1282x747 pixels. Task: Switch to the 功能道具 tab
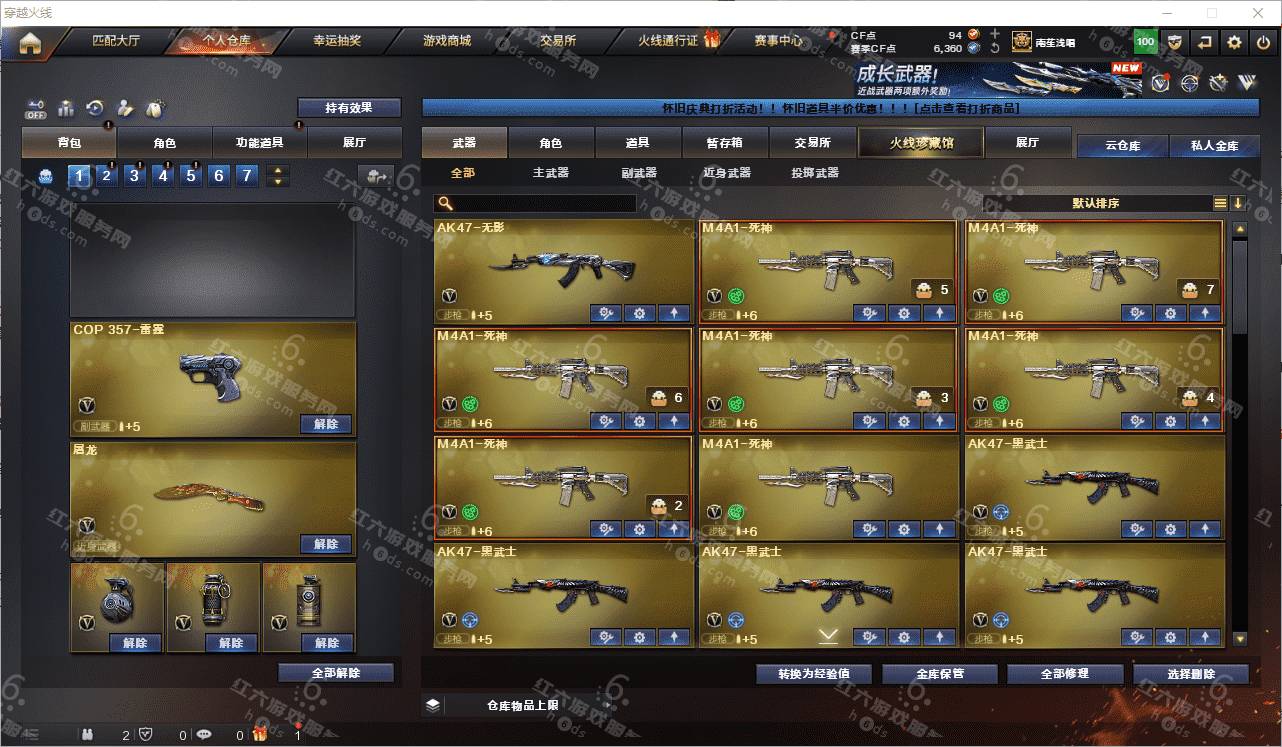point(259,142)
